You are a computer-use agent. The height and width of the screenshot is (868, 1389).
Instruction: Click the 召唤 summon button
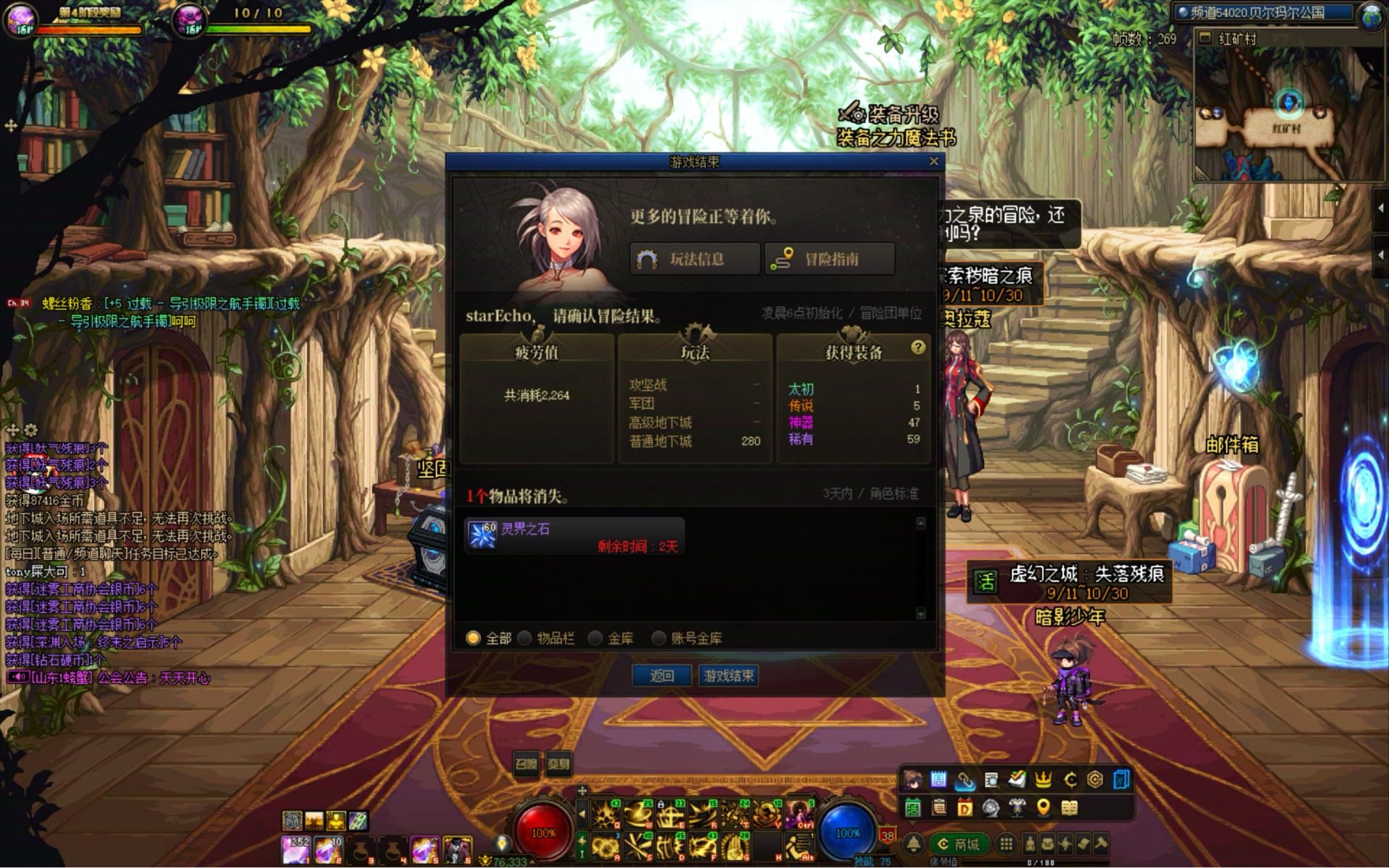(x=526, y=764)
